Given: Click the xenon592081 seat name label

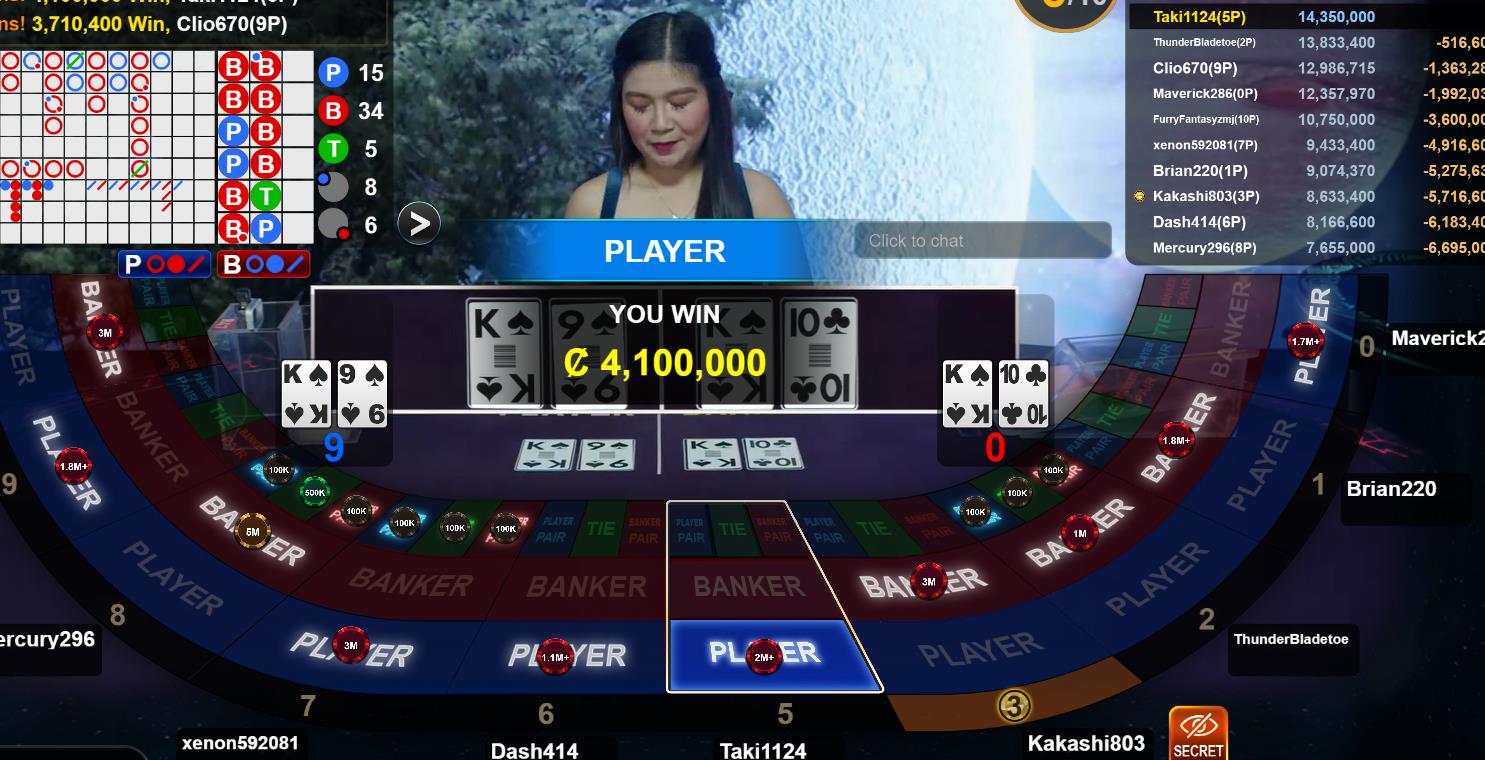Looking at the screenshot, I should [x=240, y=743].
